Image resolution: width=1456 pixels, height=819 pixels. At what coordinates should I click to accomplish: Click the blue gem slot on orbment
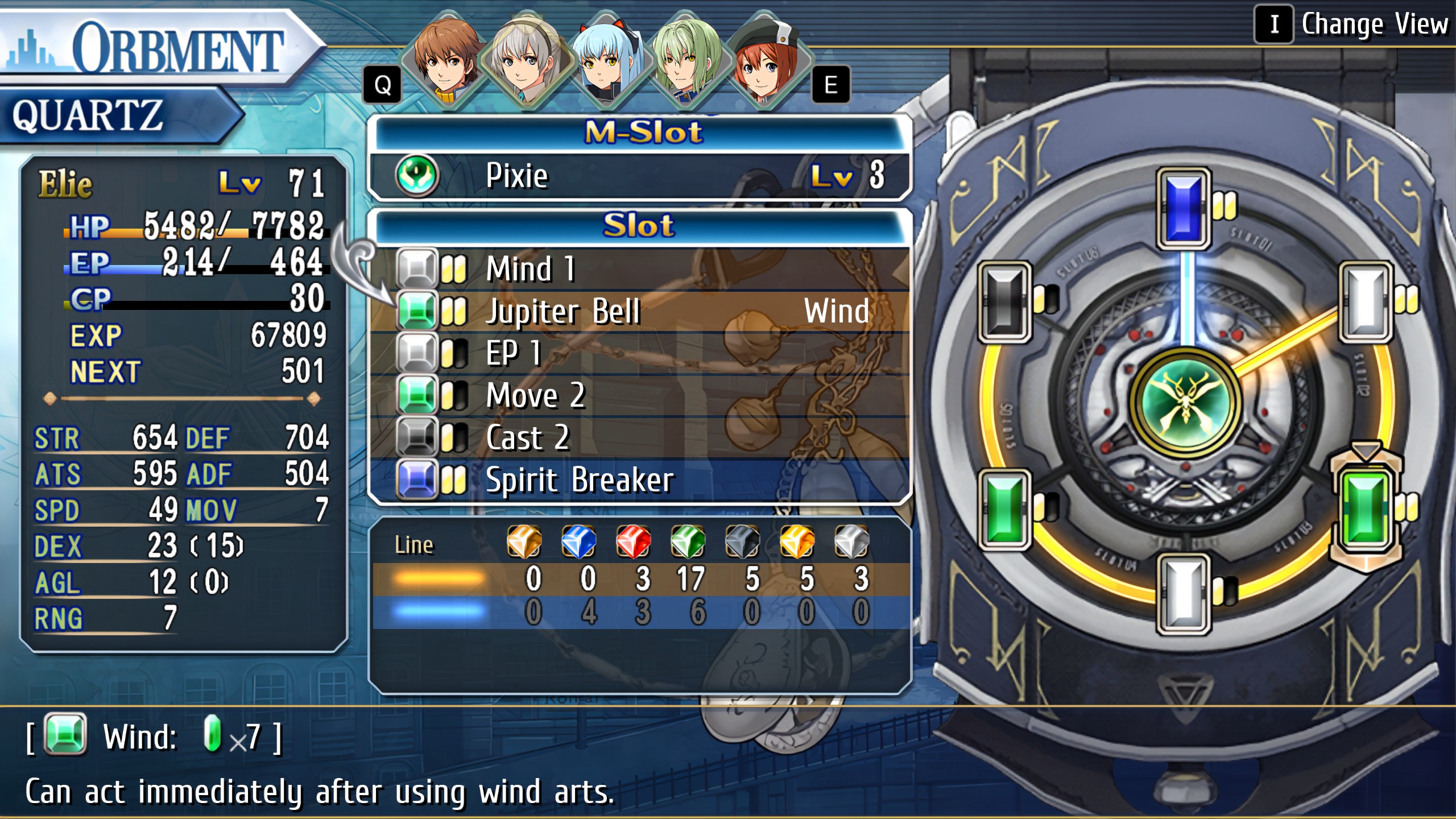point(1184,209)
